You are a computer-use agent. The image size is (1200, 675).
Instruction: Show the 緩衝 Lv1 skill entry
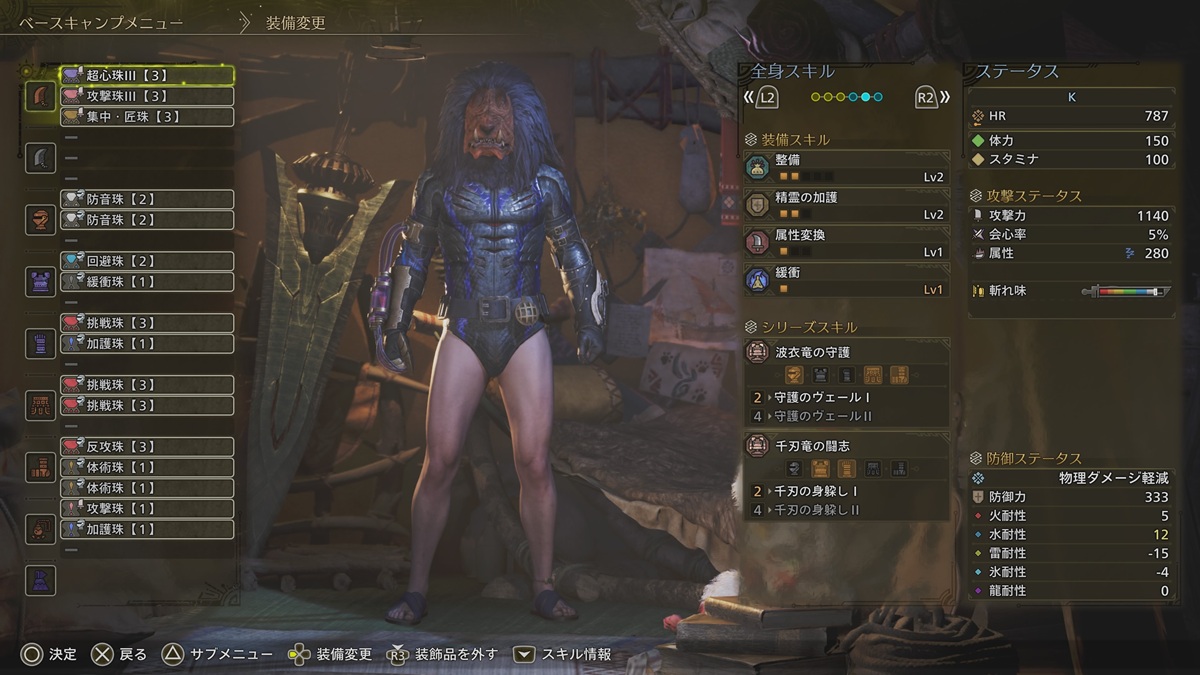[846, 280]
